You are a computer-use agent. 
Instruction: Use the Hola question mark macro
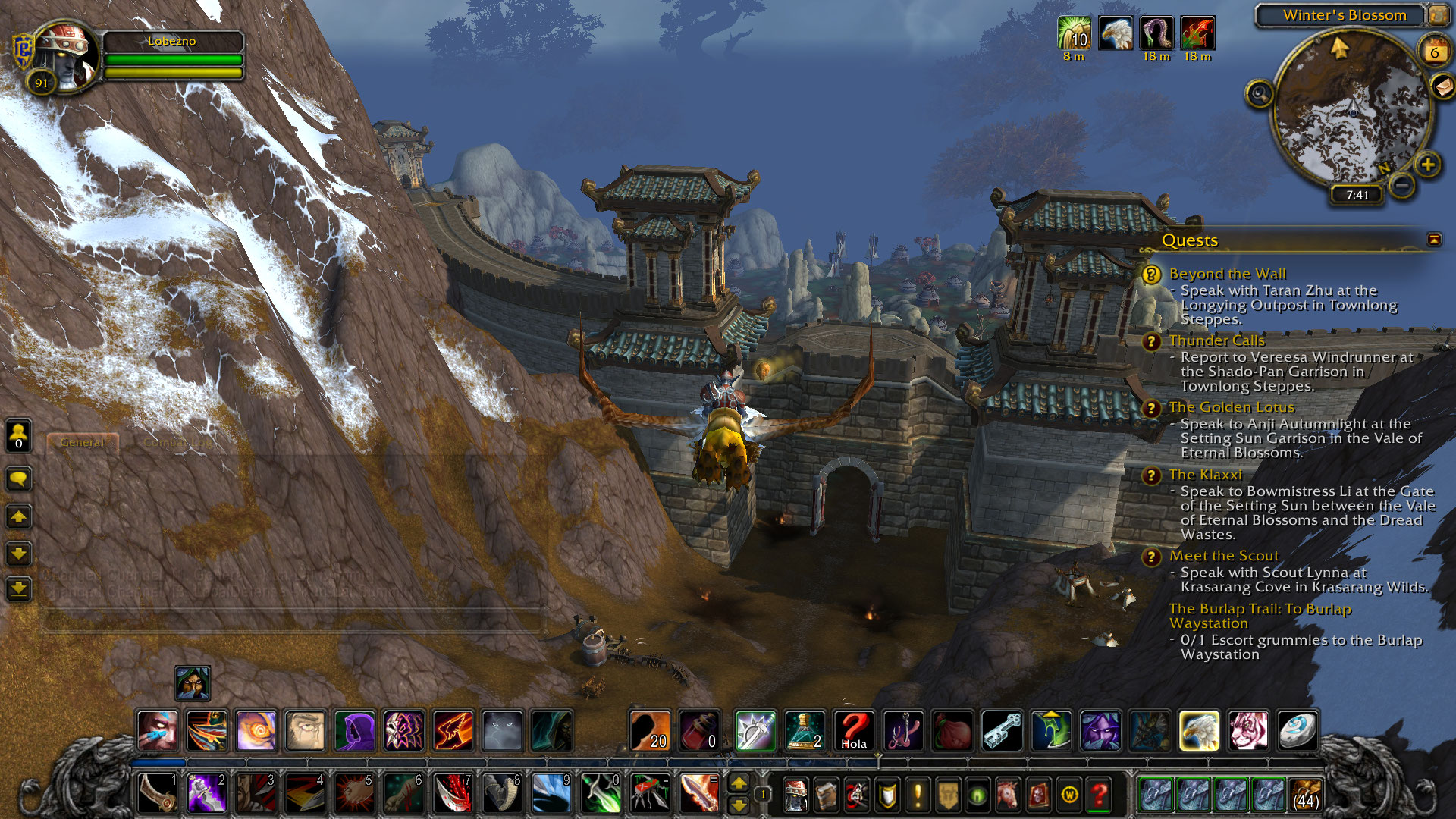(854, 731)
